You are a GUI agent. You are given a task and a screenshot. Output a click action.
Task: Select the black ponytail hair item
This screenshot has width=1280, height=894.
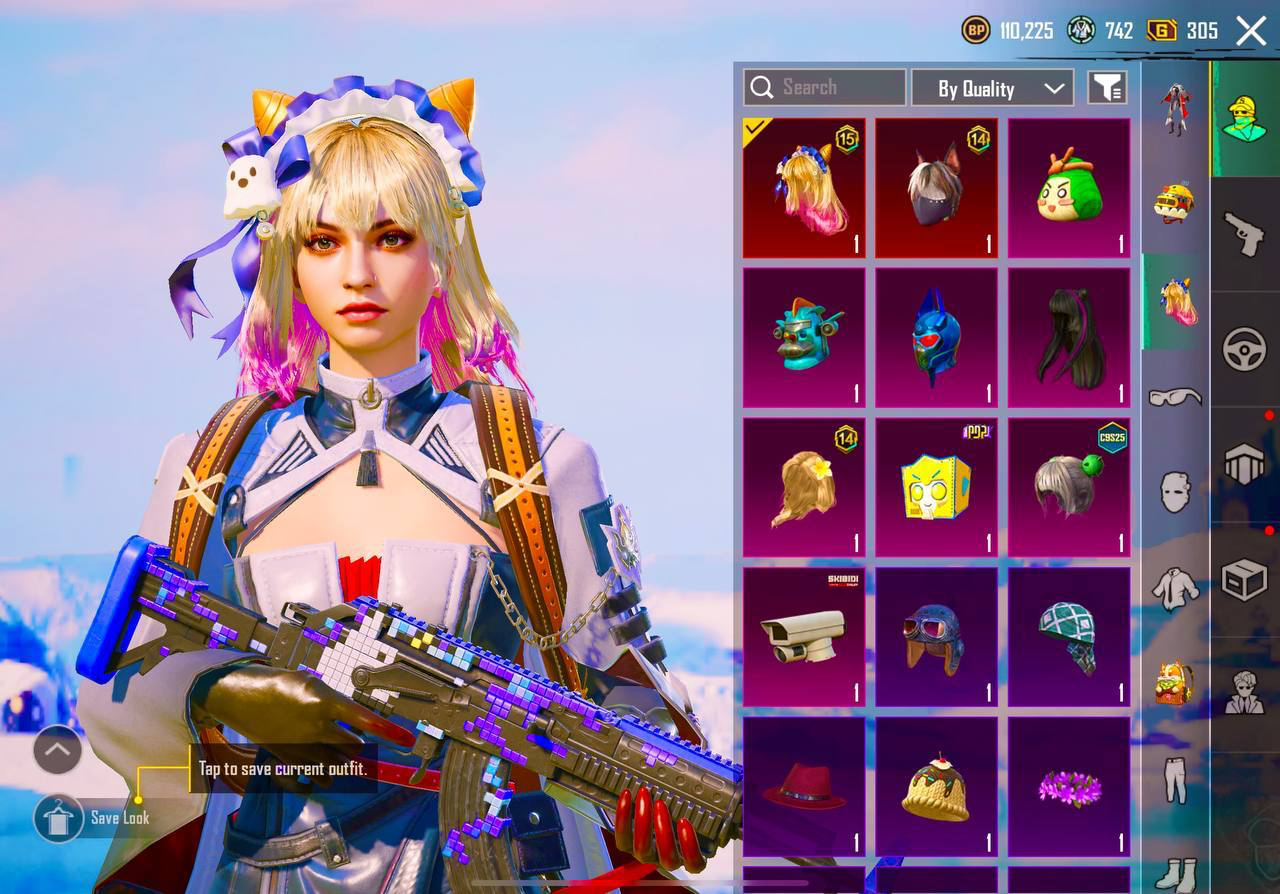1068,337
